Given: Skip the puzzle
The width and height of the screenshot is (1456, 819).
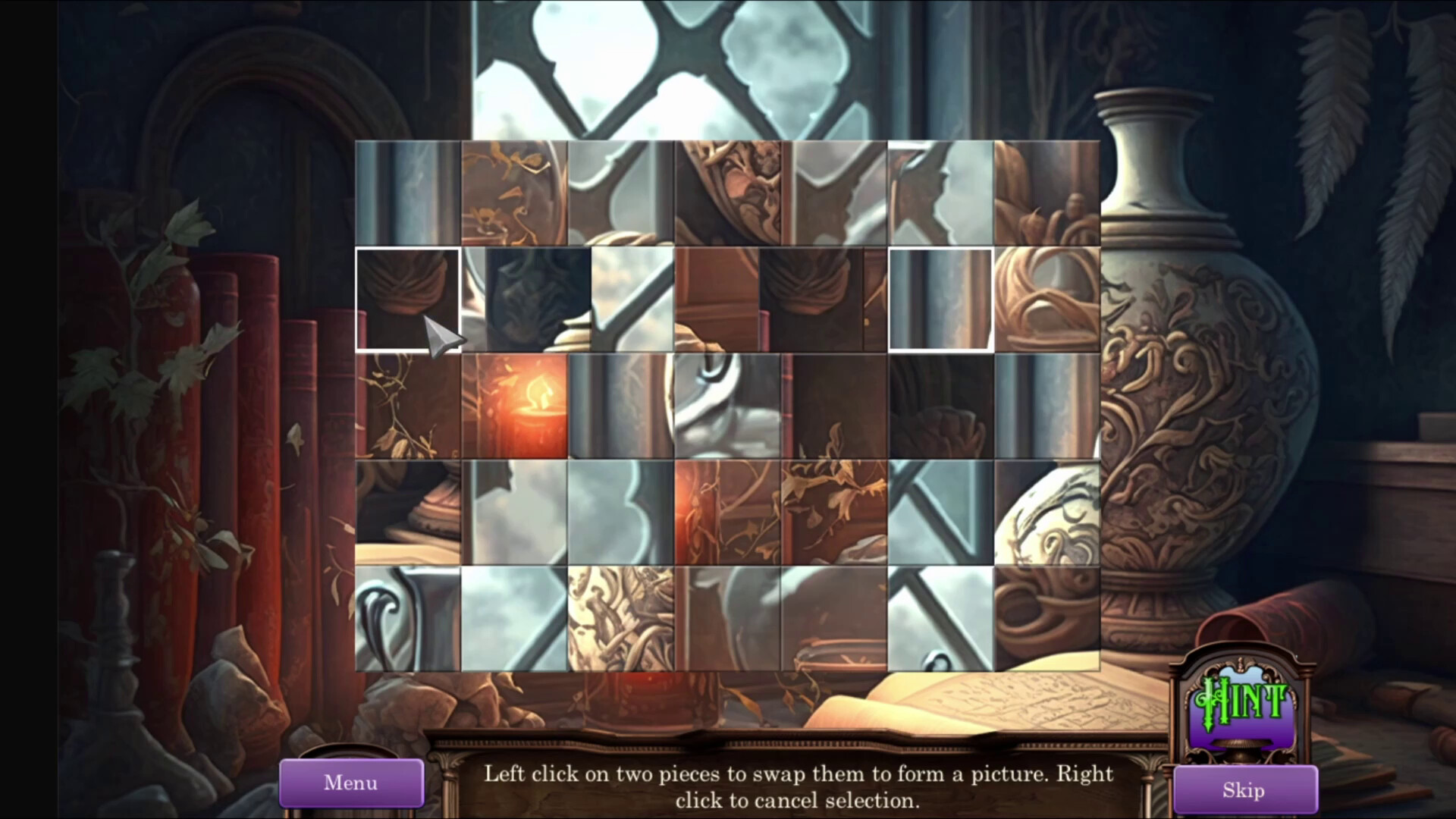Looking at the screenshot, I should 1244,789.
